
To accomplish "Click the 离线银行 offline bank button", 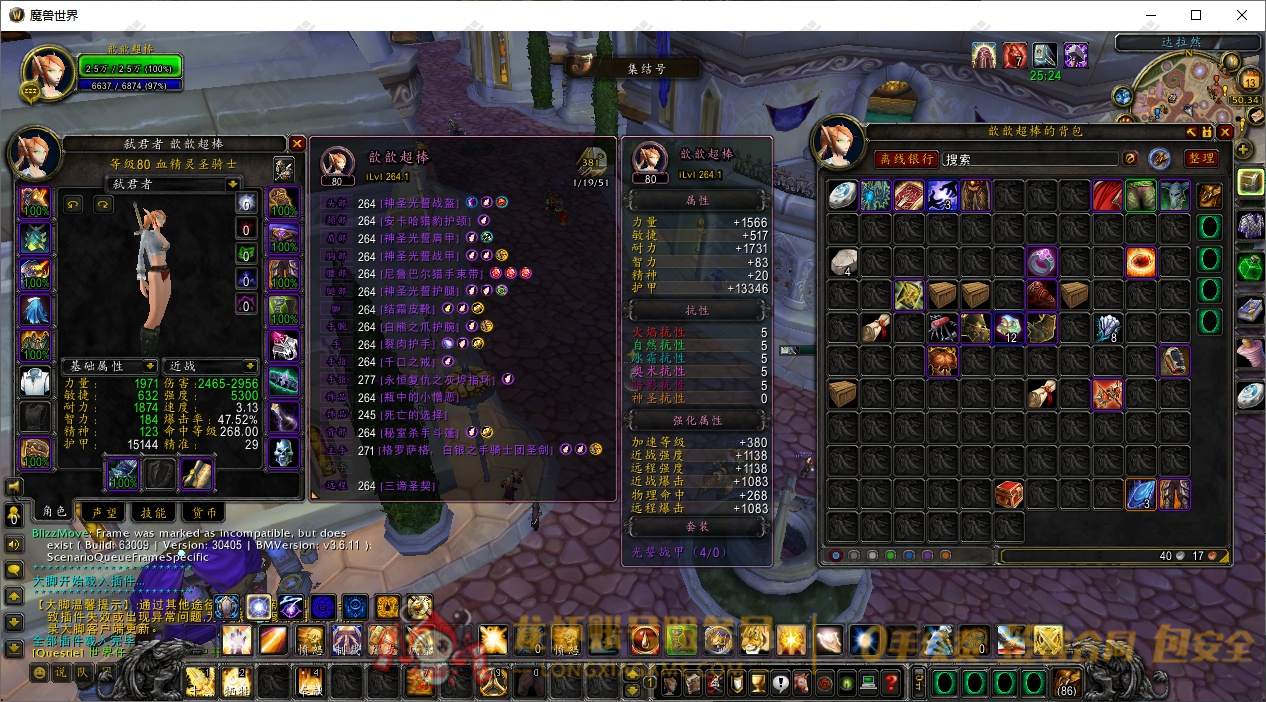I will click(905, 158).
